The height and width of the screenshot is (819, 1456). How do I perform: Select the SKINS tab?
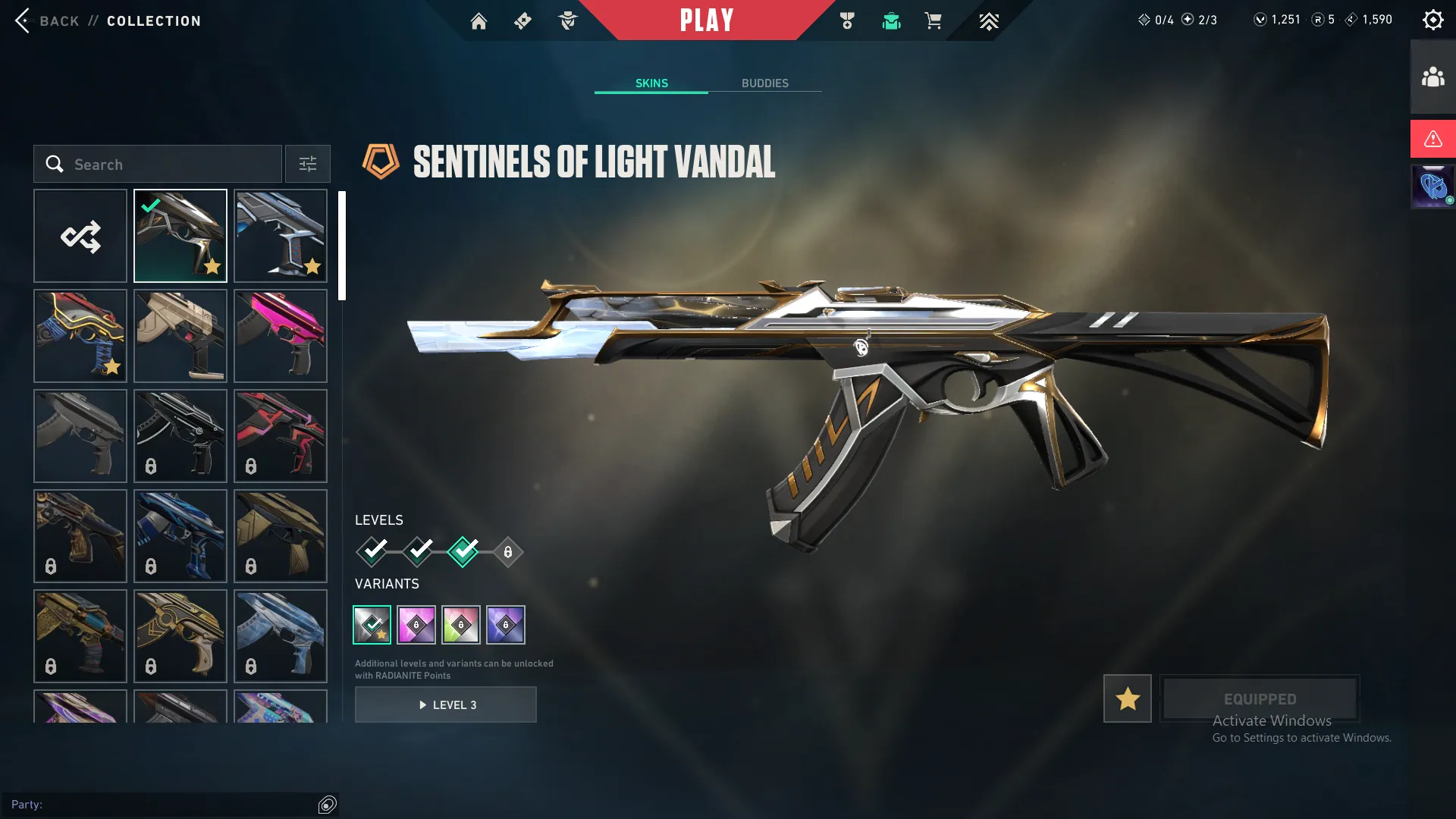(x=651, y=83)
